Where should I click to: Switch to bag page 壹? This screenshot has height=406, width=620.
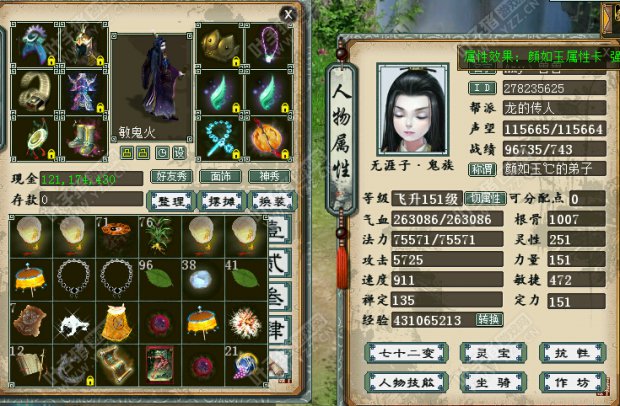[x=279, y=233]
